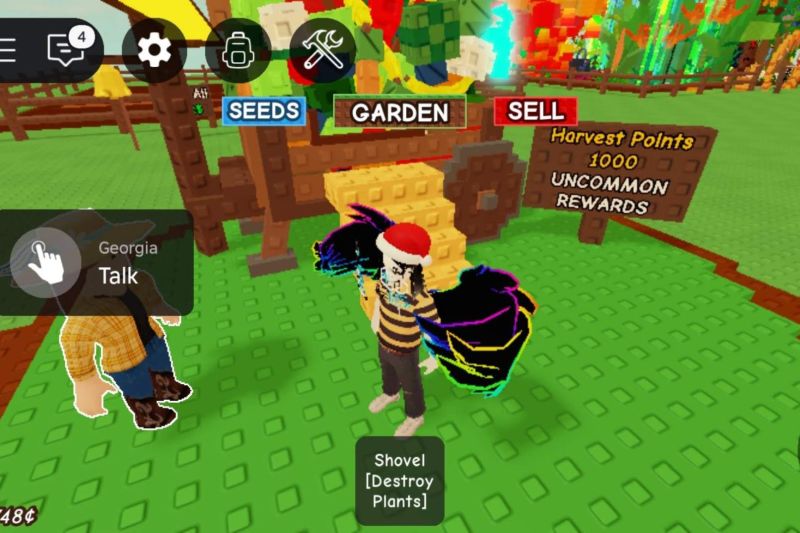Go to the SELL stand
The height and width of the screenshot is (533, 800).
click(x=535, y=110)
